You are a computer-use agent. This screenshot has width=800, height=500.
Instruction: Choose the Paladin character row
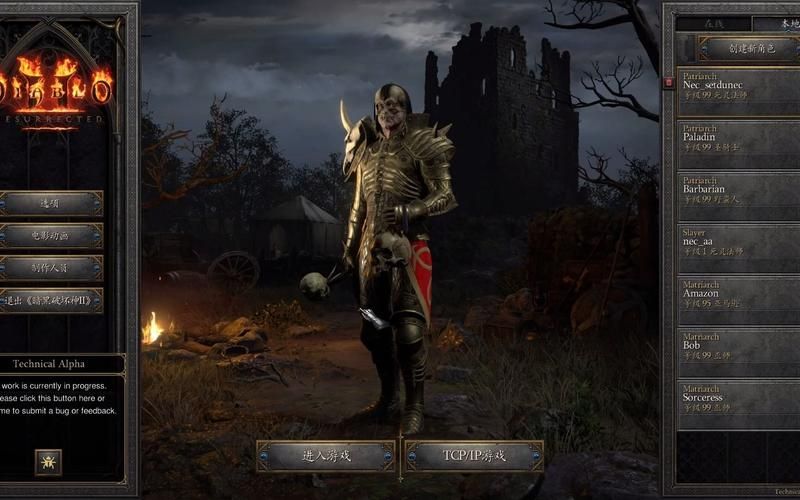740,140
